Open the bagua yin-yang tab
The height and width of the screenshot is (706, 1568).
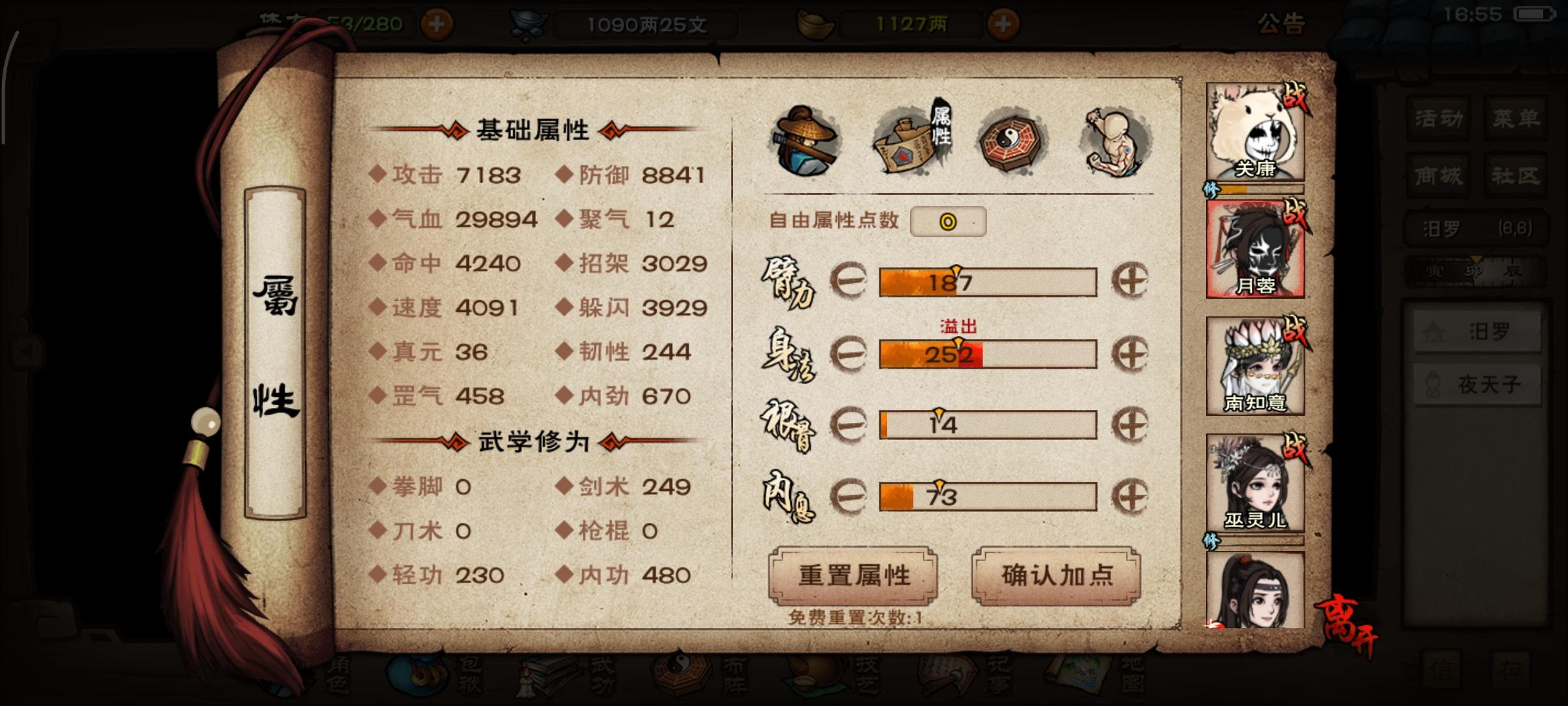[1009, 141]
